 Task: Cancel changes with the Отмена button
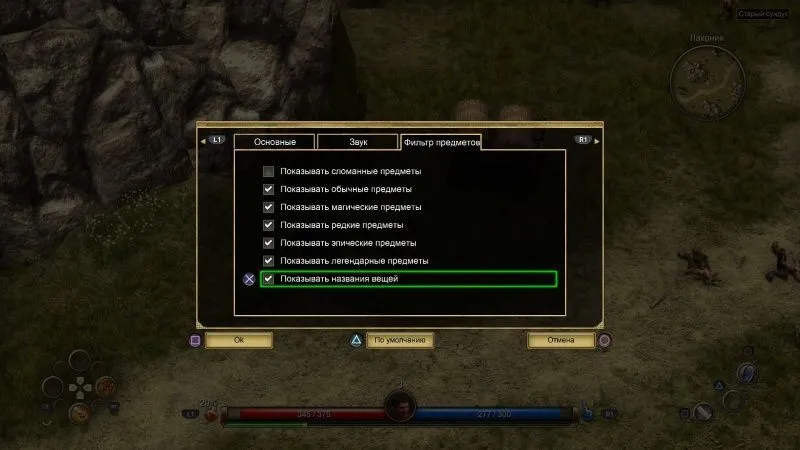[560, 340]
